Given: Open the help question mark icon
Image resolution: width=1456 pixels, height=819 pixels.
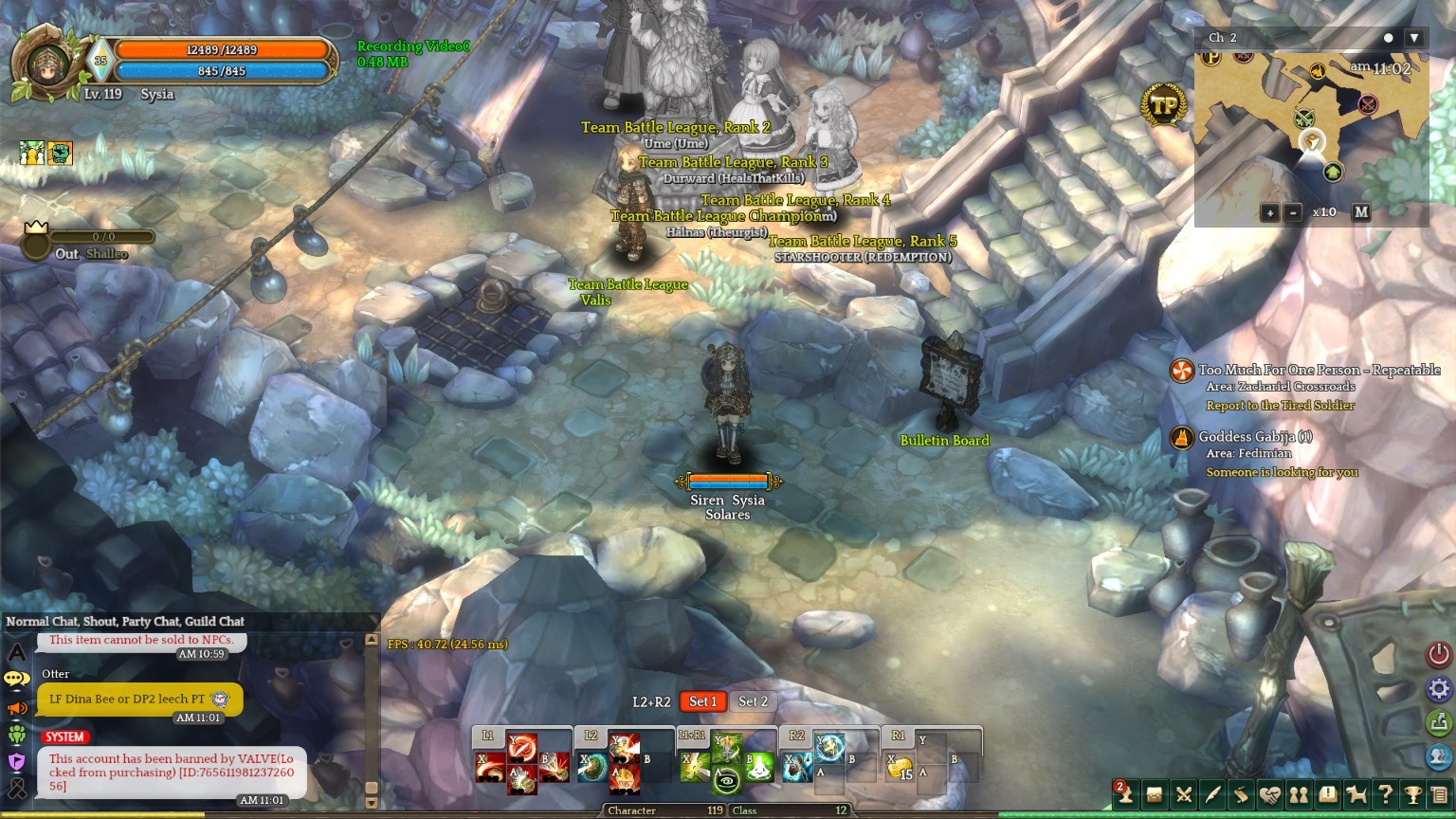Looking at the screenshot, I should point(1385,794).
